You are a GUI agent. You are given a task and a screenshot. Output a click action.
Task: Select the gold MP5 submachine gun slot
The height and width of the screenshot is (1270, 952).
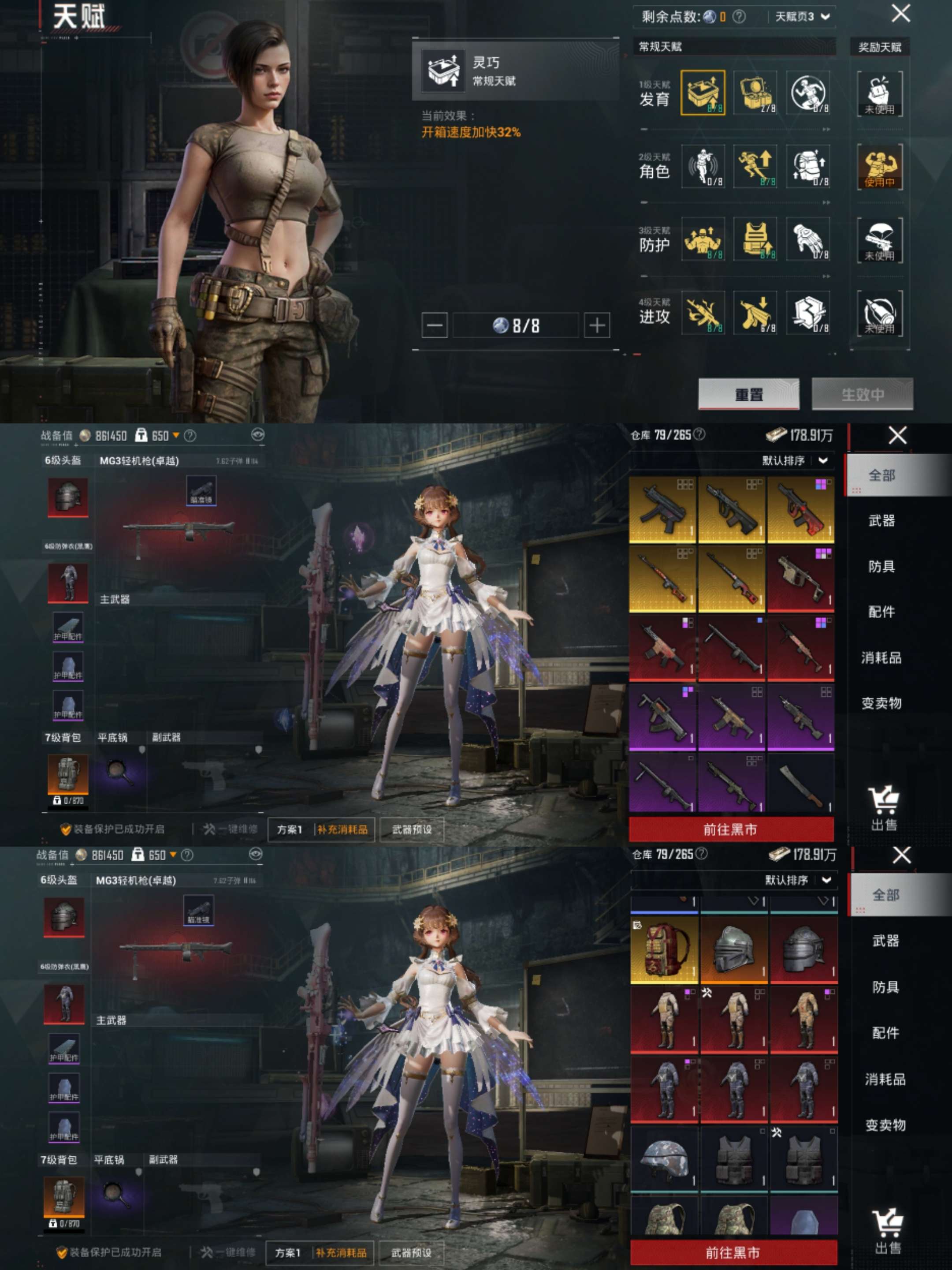(663, 510)
